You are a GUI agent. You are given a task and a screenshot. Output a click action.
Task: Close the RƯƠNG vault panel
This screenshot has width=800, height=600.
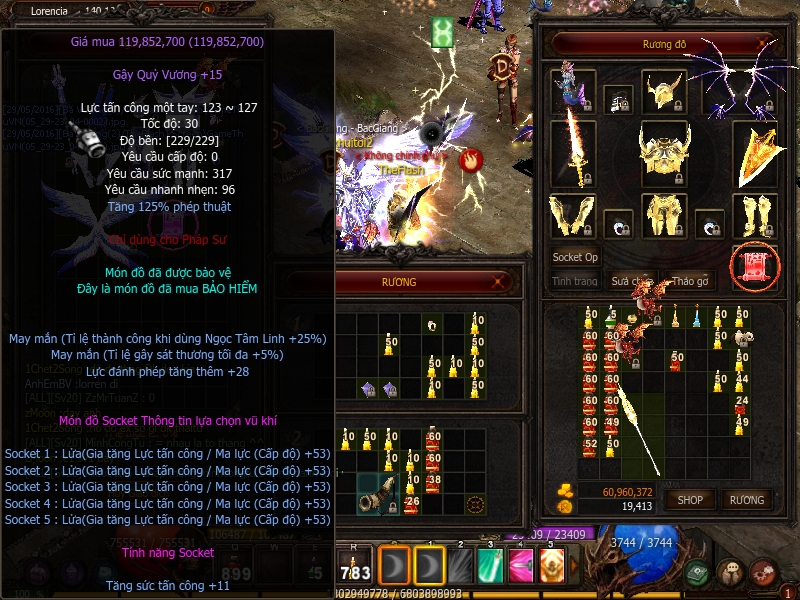498,283
